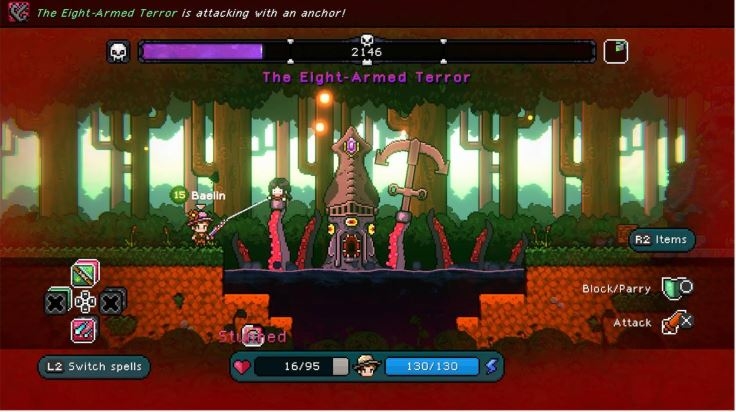Activate the Attack sword icon
This screenshot has width=736, height=412.
tap(677, 322)
